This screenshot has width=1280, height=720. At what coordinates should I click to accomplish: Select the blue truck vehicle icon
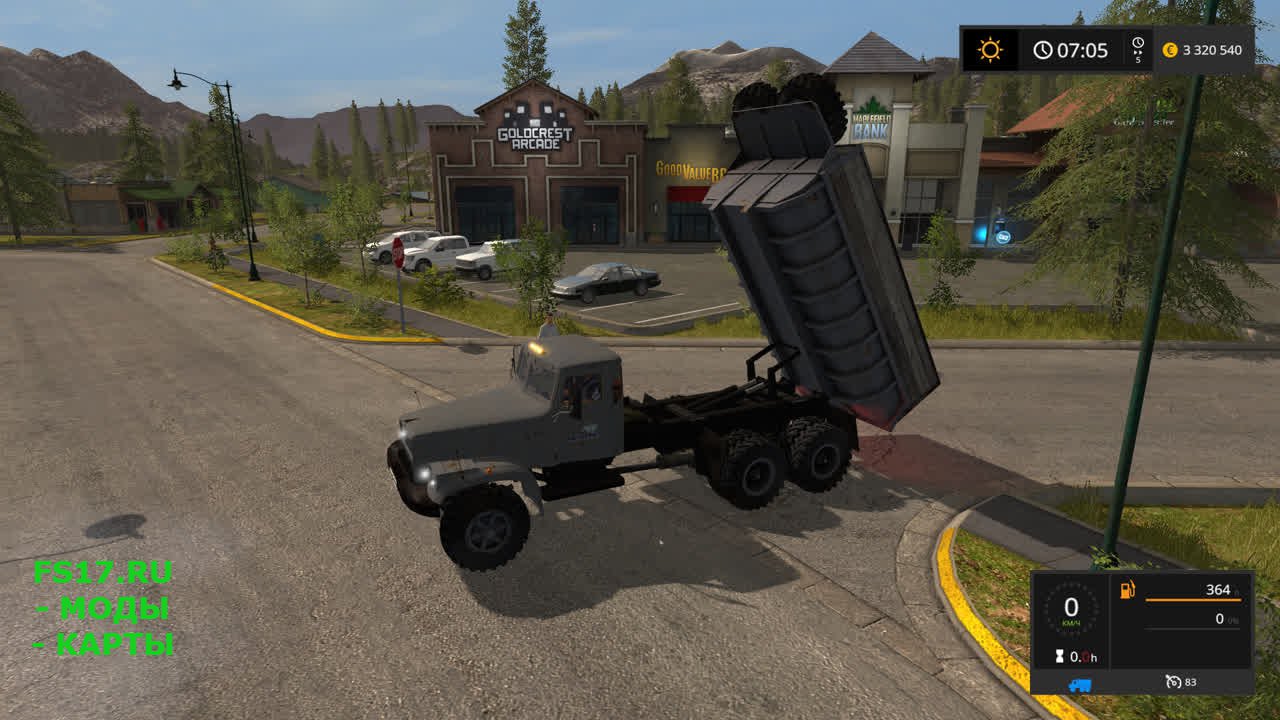point(1080,684)
